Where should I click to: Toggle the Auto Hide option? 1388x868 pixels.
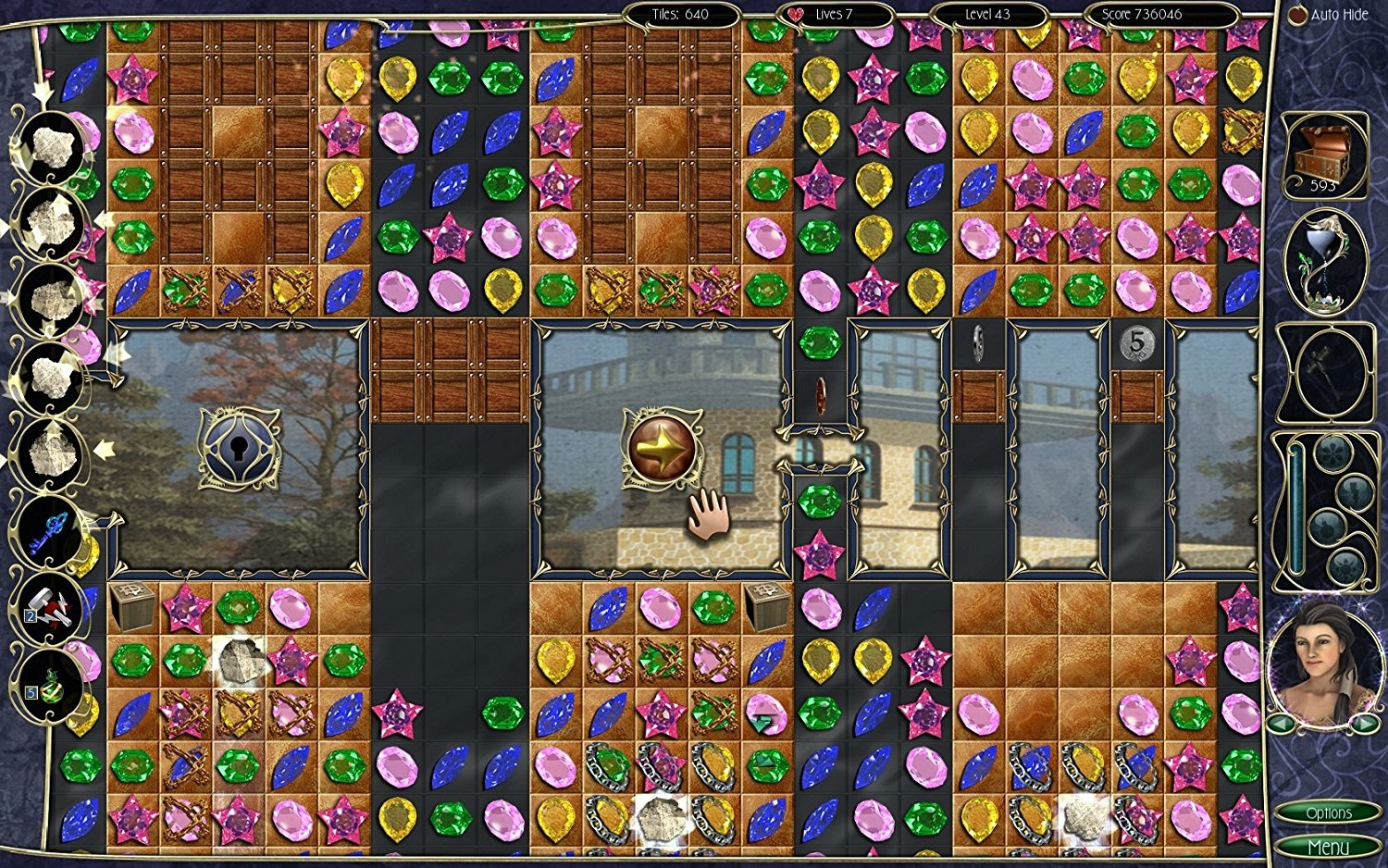1329,15
